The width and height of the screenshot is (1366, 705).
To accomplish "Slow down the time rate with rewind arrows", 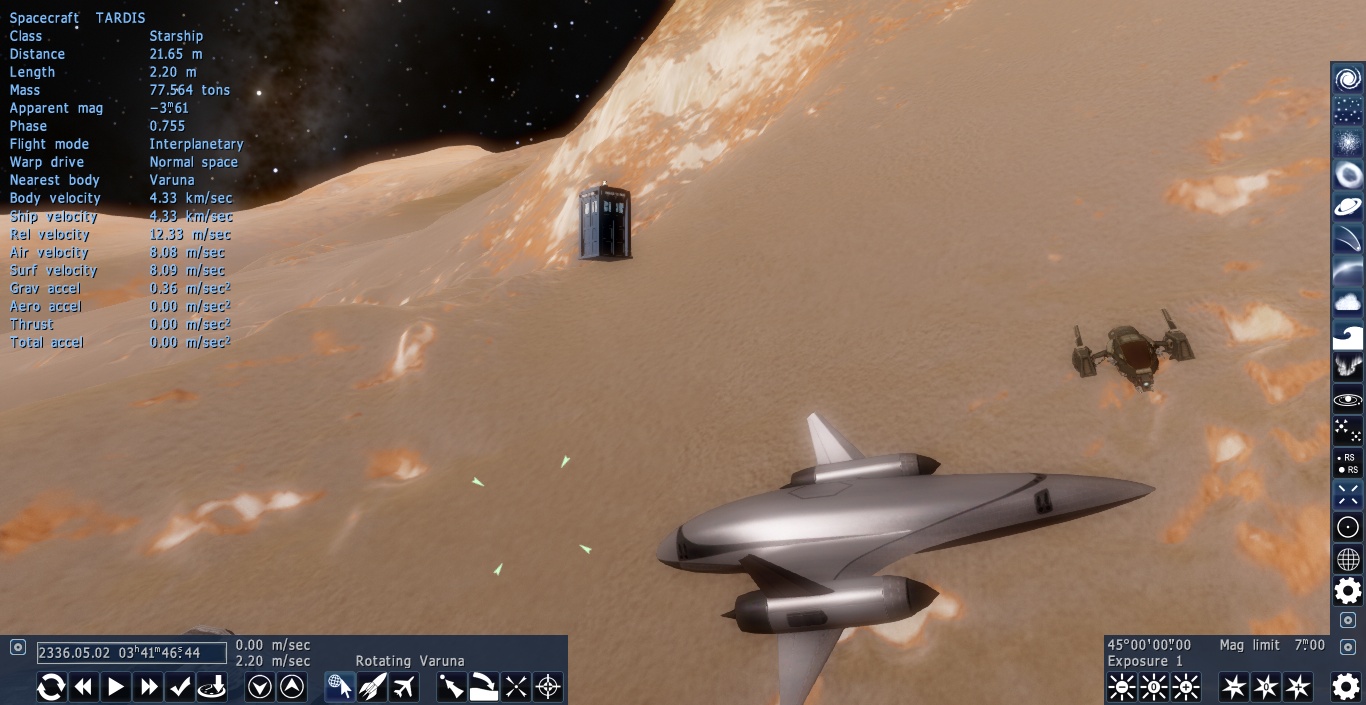I will (84, 687).
